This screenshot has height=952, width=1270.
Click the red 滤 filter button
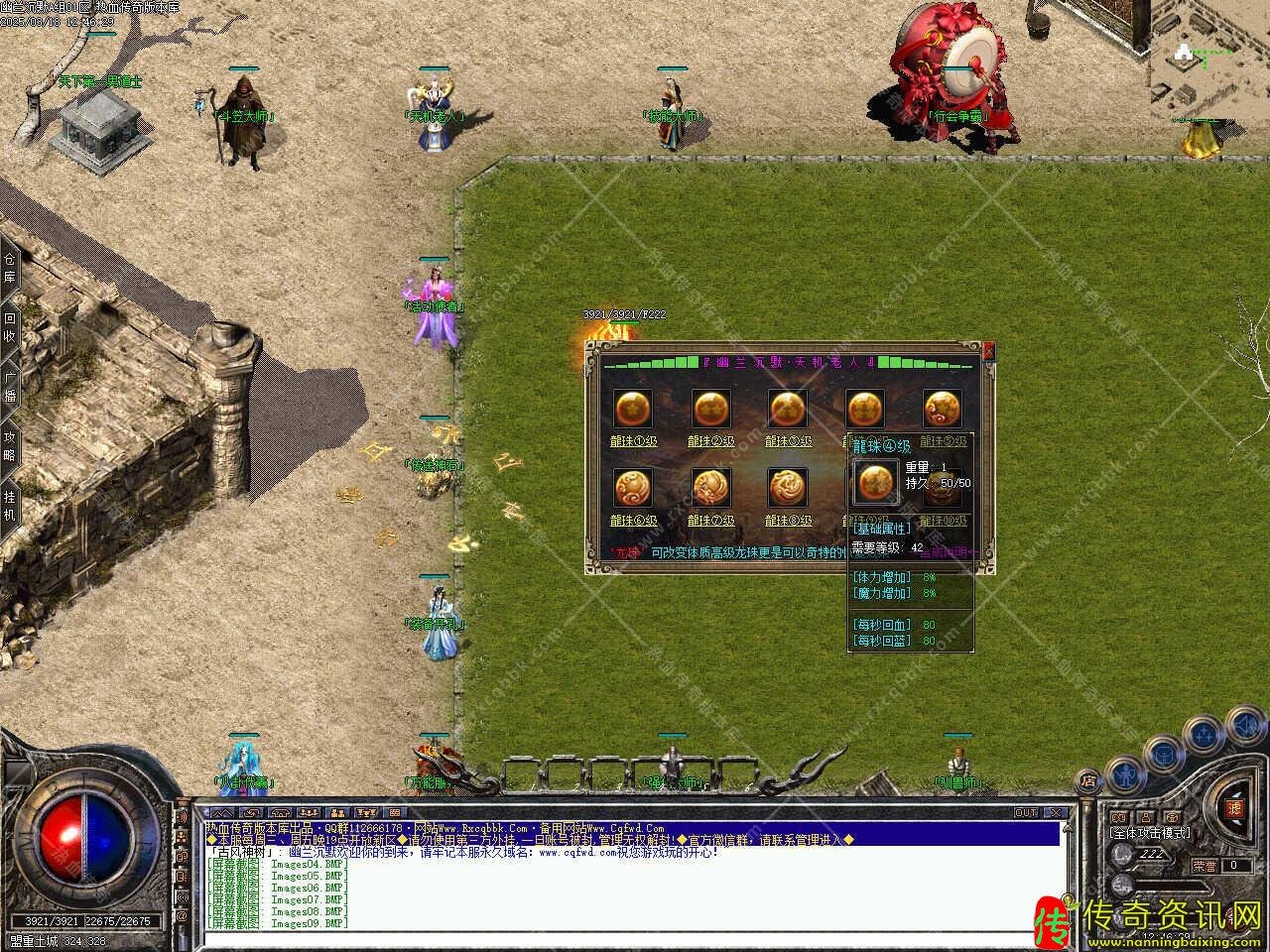pos(1236,808)
